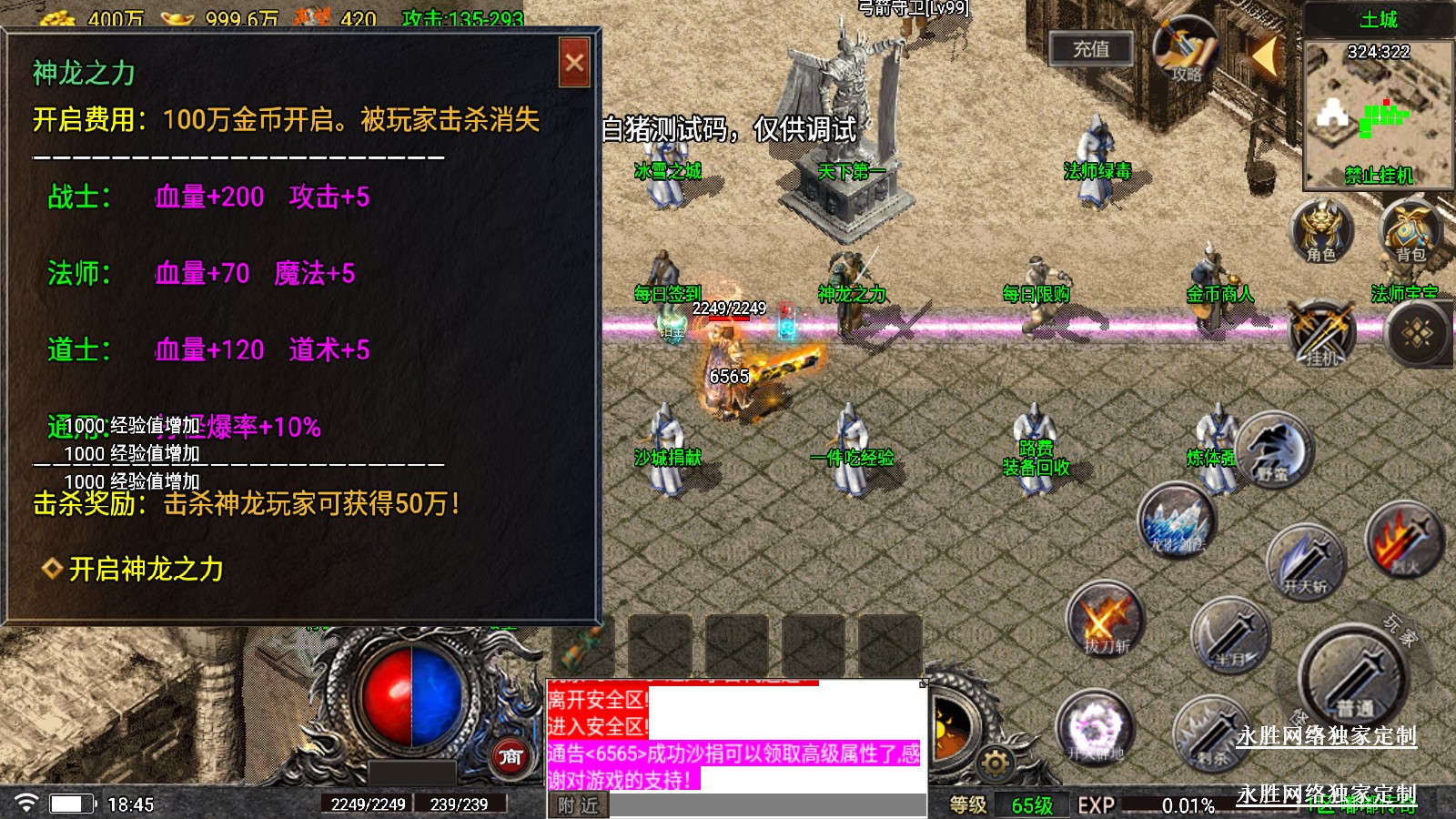Choose the 开启神龙之力 option
1456x819 pixels.
(x=146, y=570)
